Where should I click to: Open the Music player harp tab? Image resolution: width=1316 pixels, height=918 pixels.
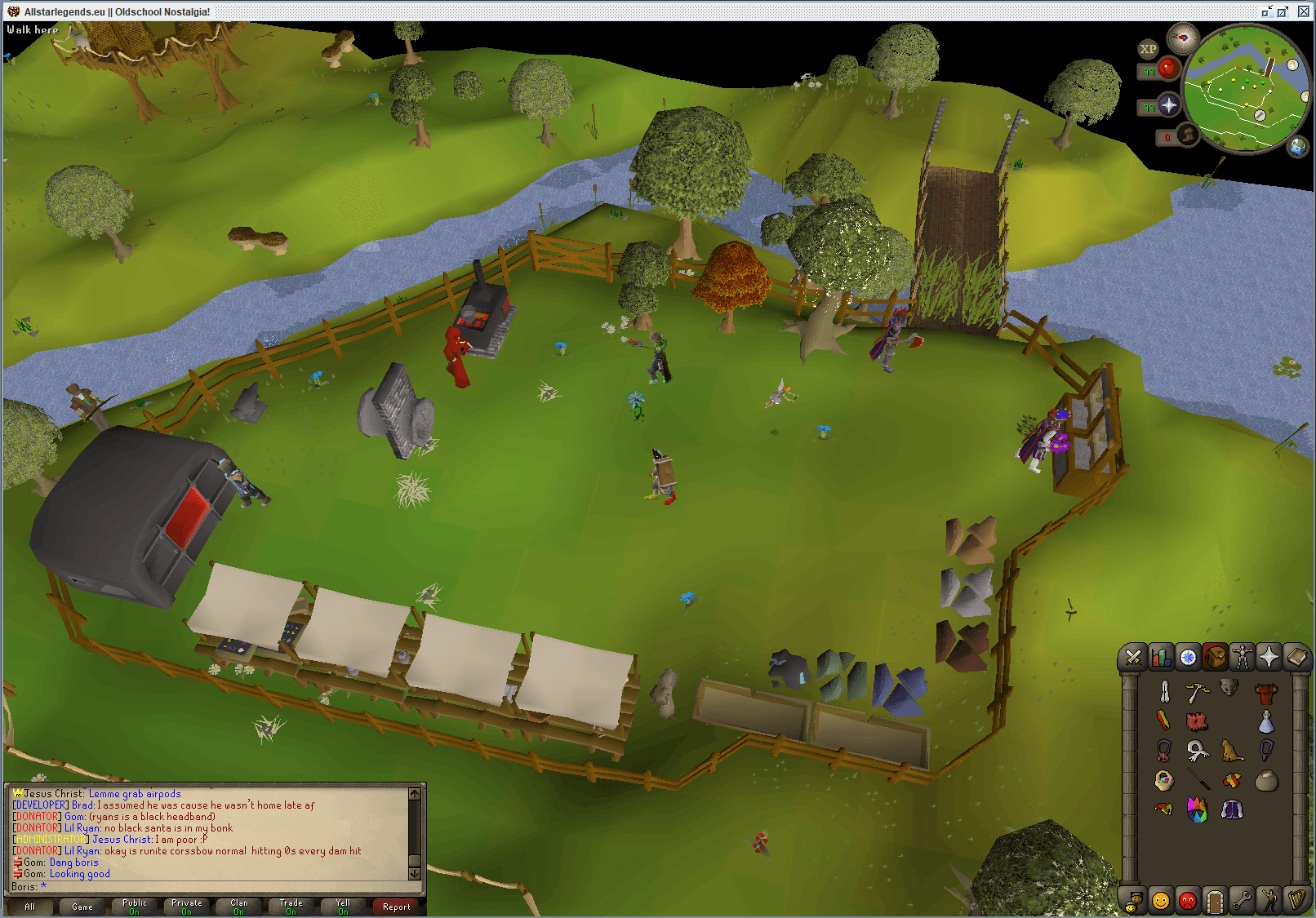[x=1295, y=900]
